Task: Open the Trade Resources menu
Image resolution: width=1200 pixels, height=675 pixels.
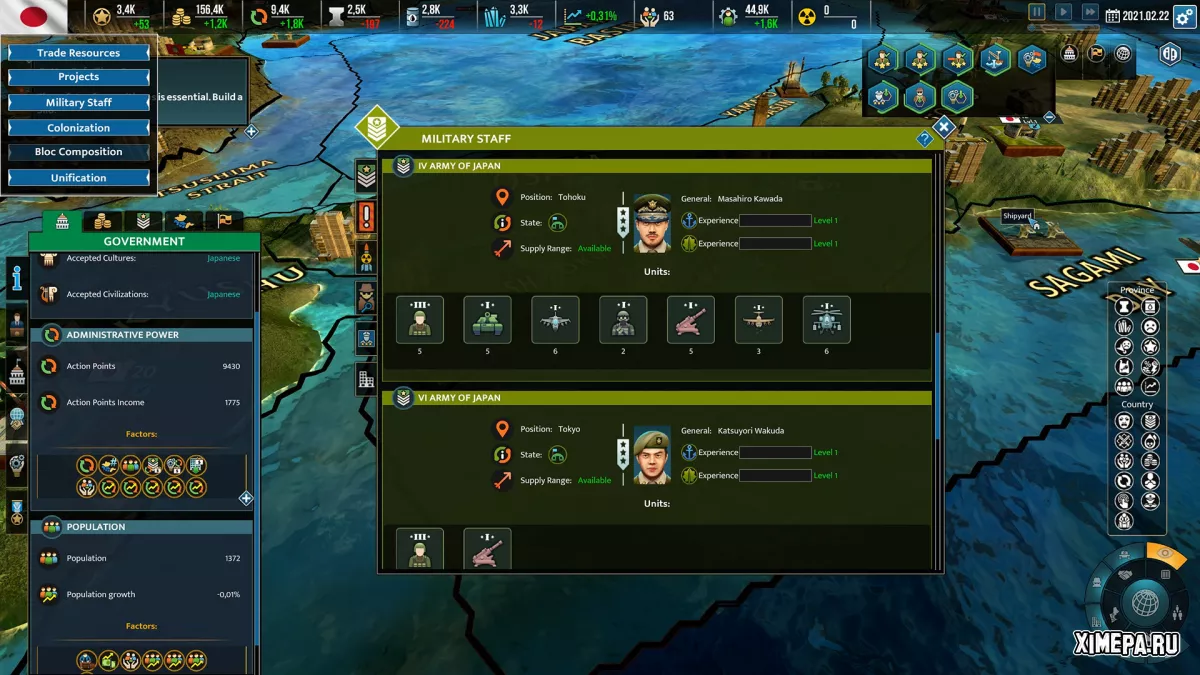Action: 78,53
